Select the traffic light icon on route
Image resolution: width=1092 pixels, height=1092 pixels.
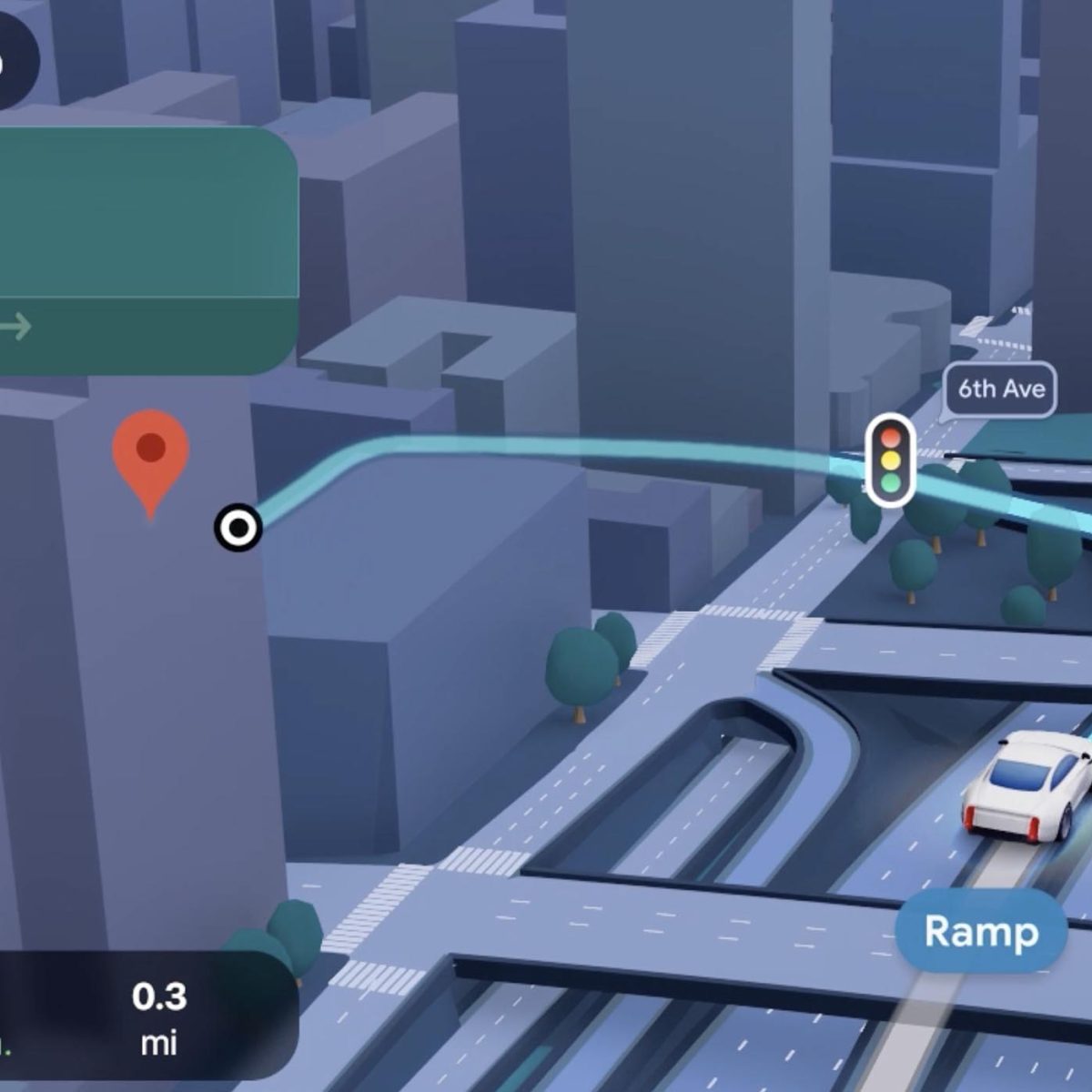point(890,460)
